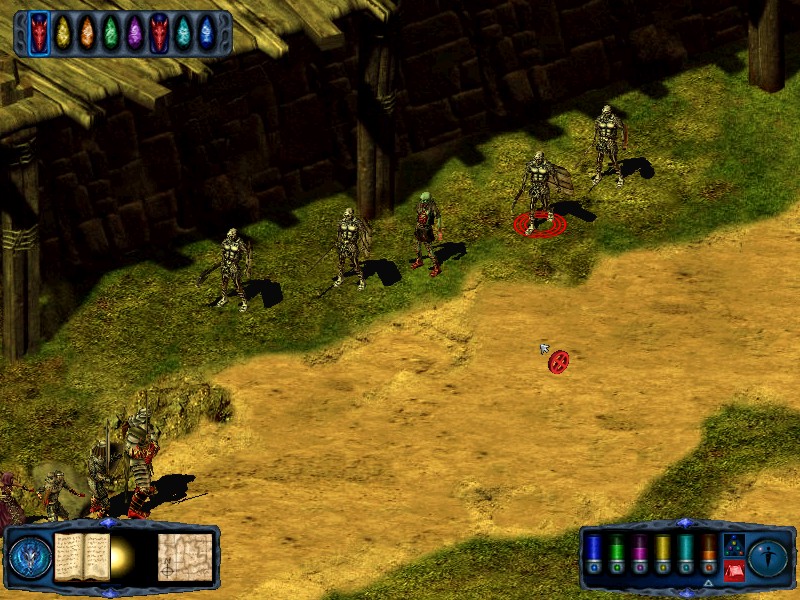Pick the orange crystal in the top bar

87,33
